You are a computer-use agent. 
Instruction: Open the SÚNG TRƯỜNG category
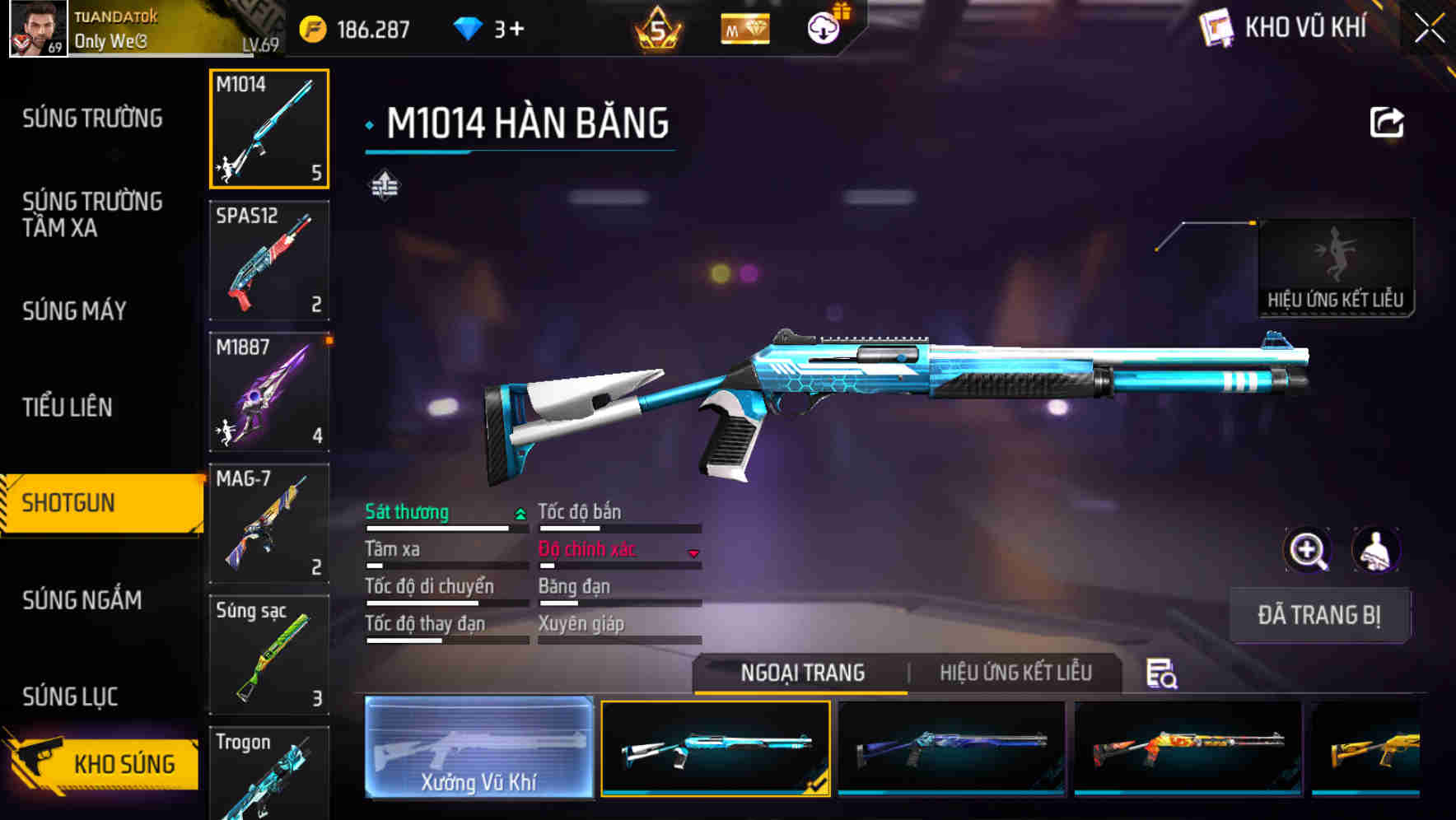coord(92,119)
